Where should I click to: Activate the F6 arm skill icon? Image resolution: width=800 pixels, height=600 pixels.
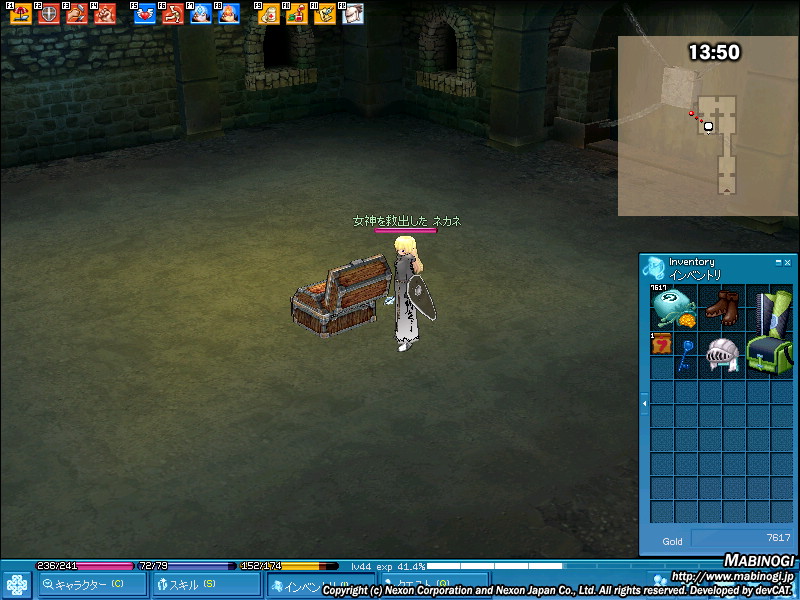(172, 14)
